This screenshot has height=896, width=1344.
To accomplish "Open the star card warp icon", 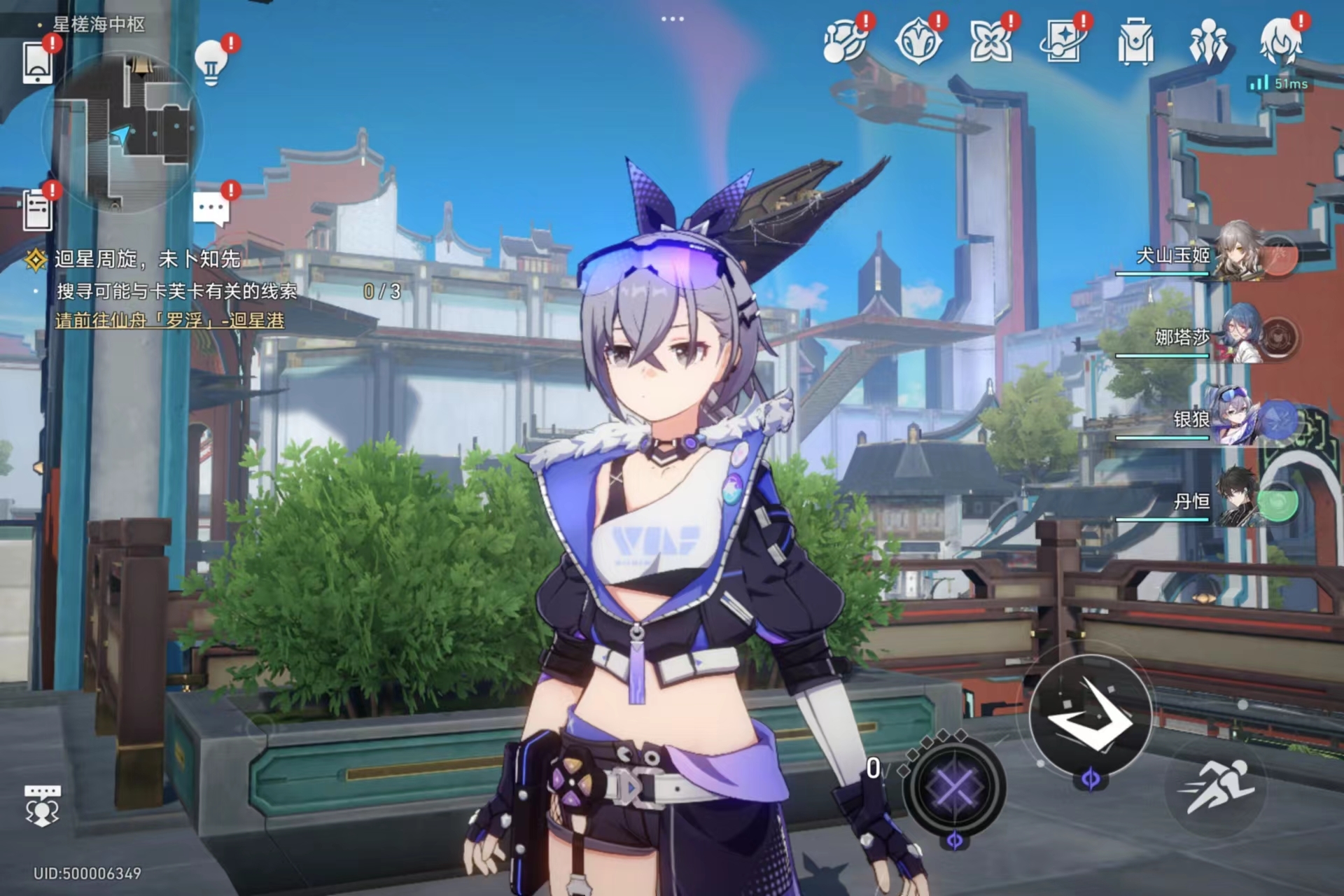I will pos(1063,42).
